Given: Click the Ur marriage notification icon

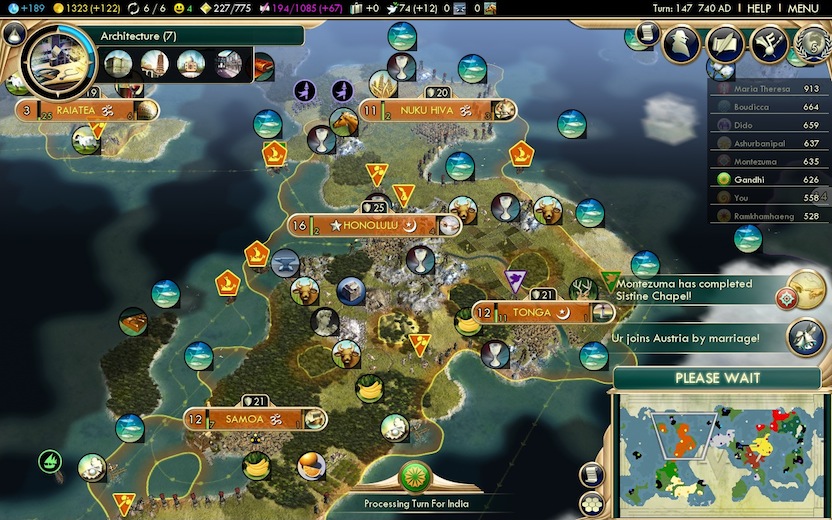Looking at the screenshot, I should (x=806, y=337).
